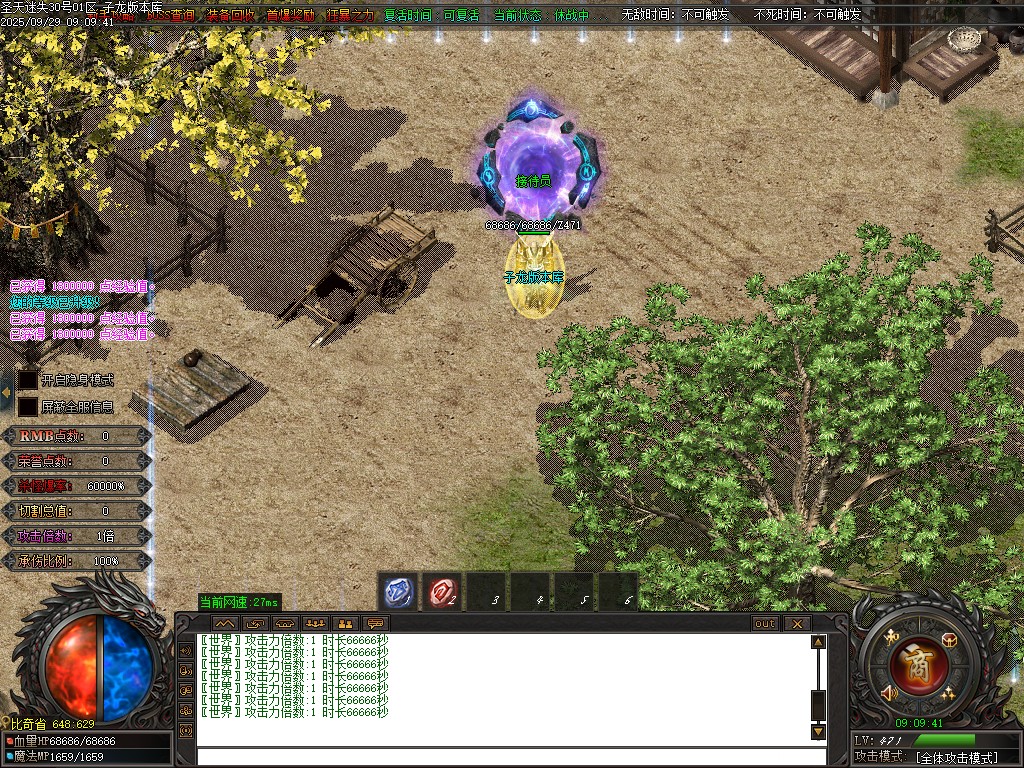Image resolution: width=1024 pixels, height=768 pixels.
Task: Click the speech bubble icon above chat
Action: [376, 623]
